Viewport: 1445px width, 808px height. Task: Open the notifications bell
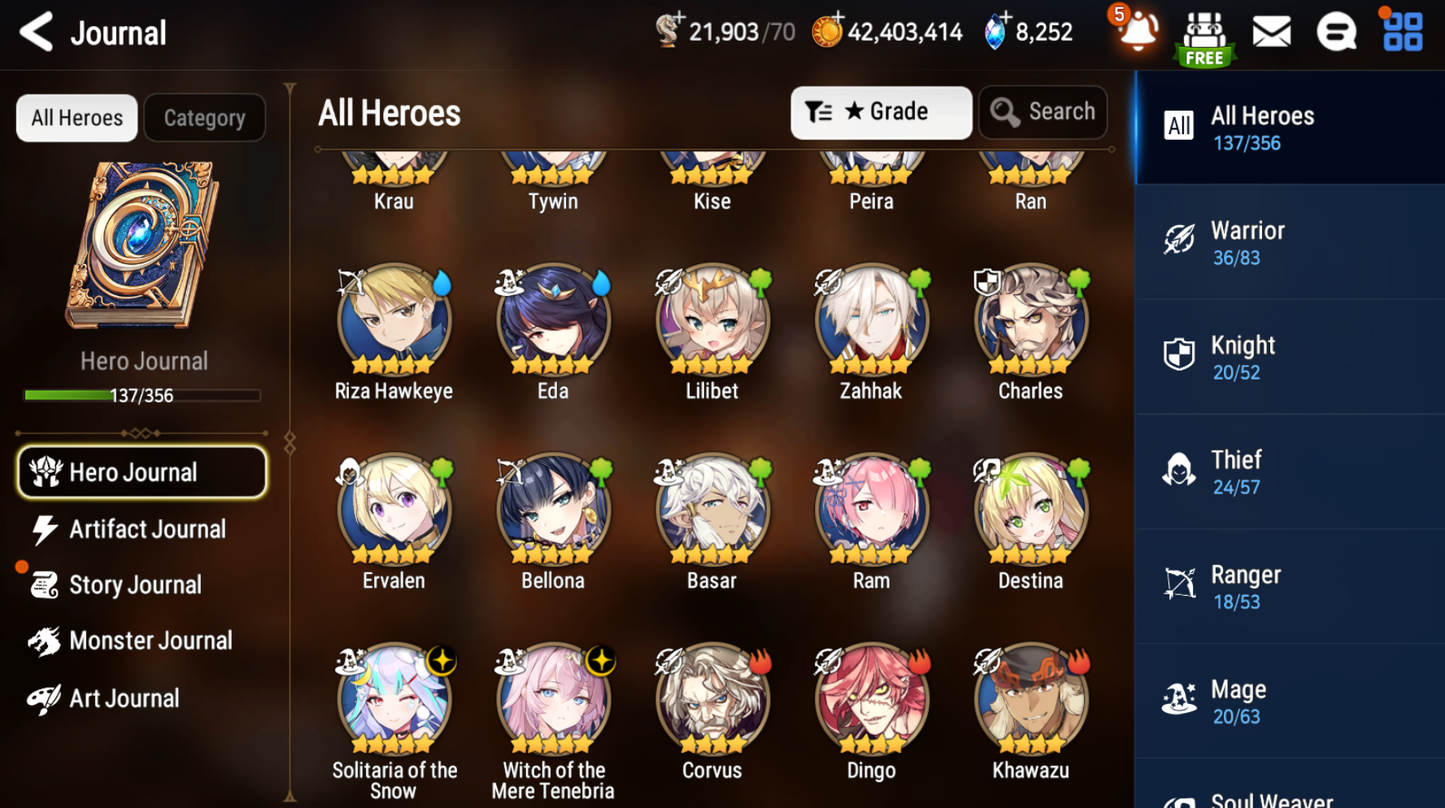click(1137, 32)
